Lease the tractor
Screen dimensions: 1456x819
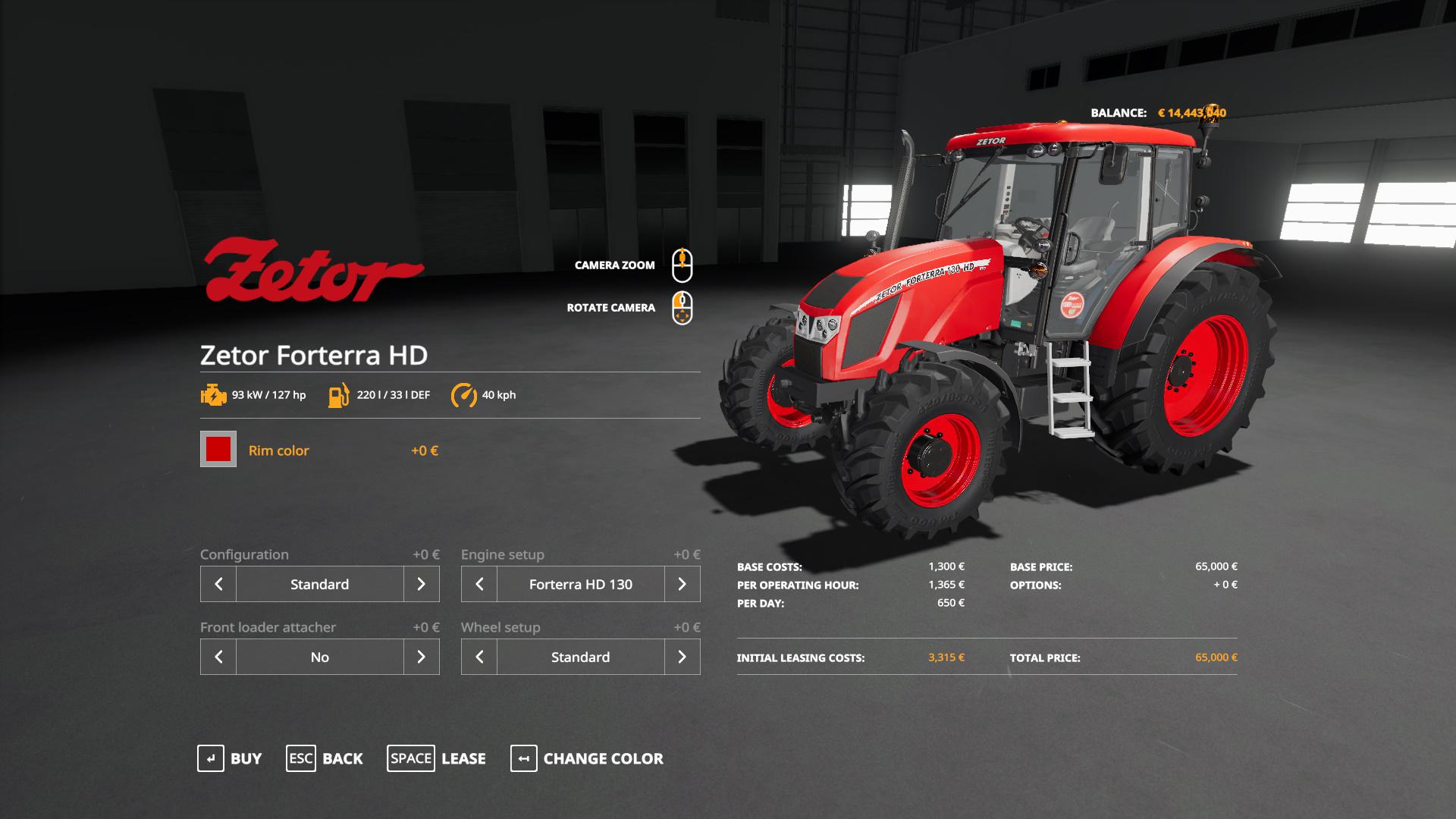tap(437, 758)
